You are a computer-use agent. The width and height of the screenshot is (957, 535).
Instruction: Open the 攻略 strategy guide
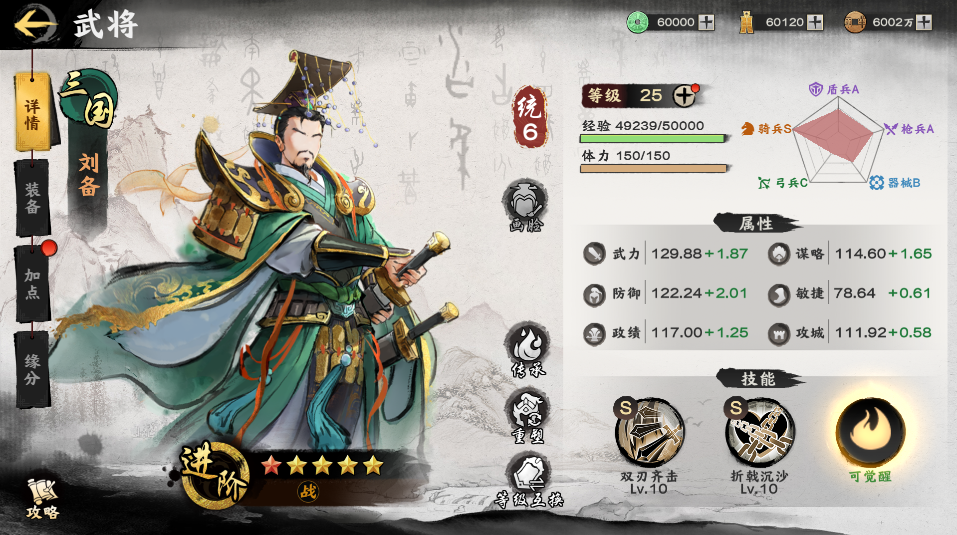tap(42, 497)
